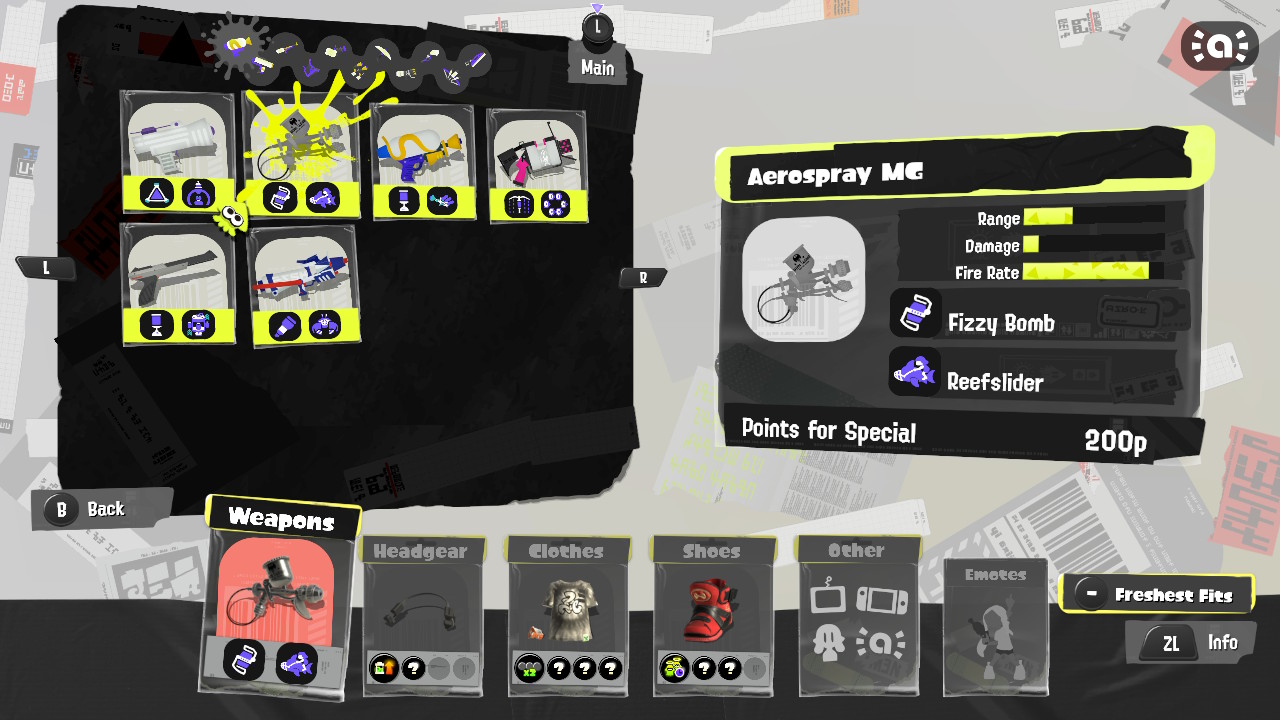Click the R page arrow beside the weapon grid
This screenshot has width=1280, height=720.
click(x=643, y=277)
